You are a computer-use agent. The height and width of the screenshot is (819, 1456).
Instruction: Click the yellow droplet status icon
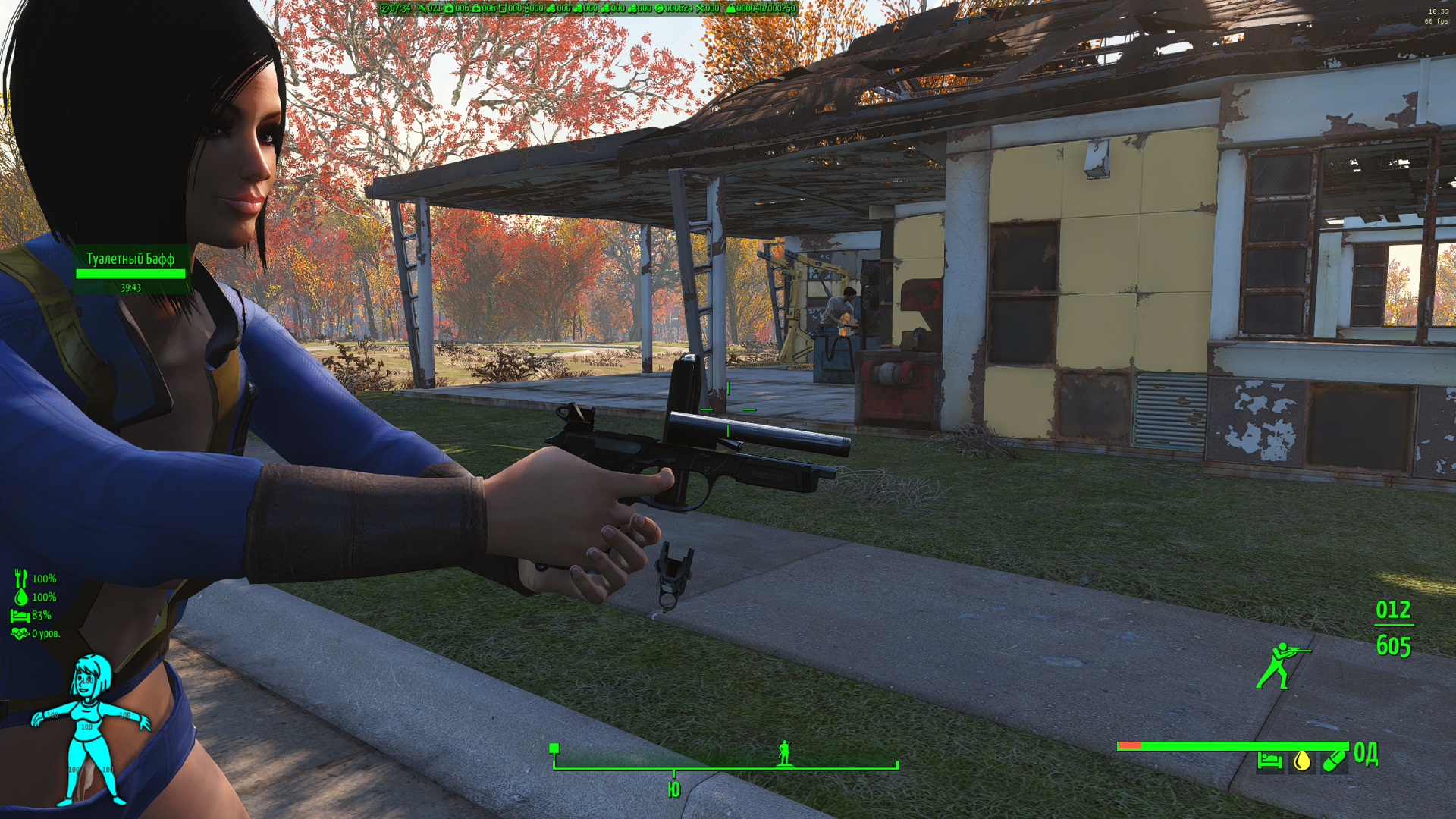point(1302,760)
